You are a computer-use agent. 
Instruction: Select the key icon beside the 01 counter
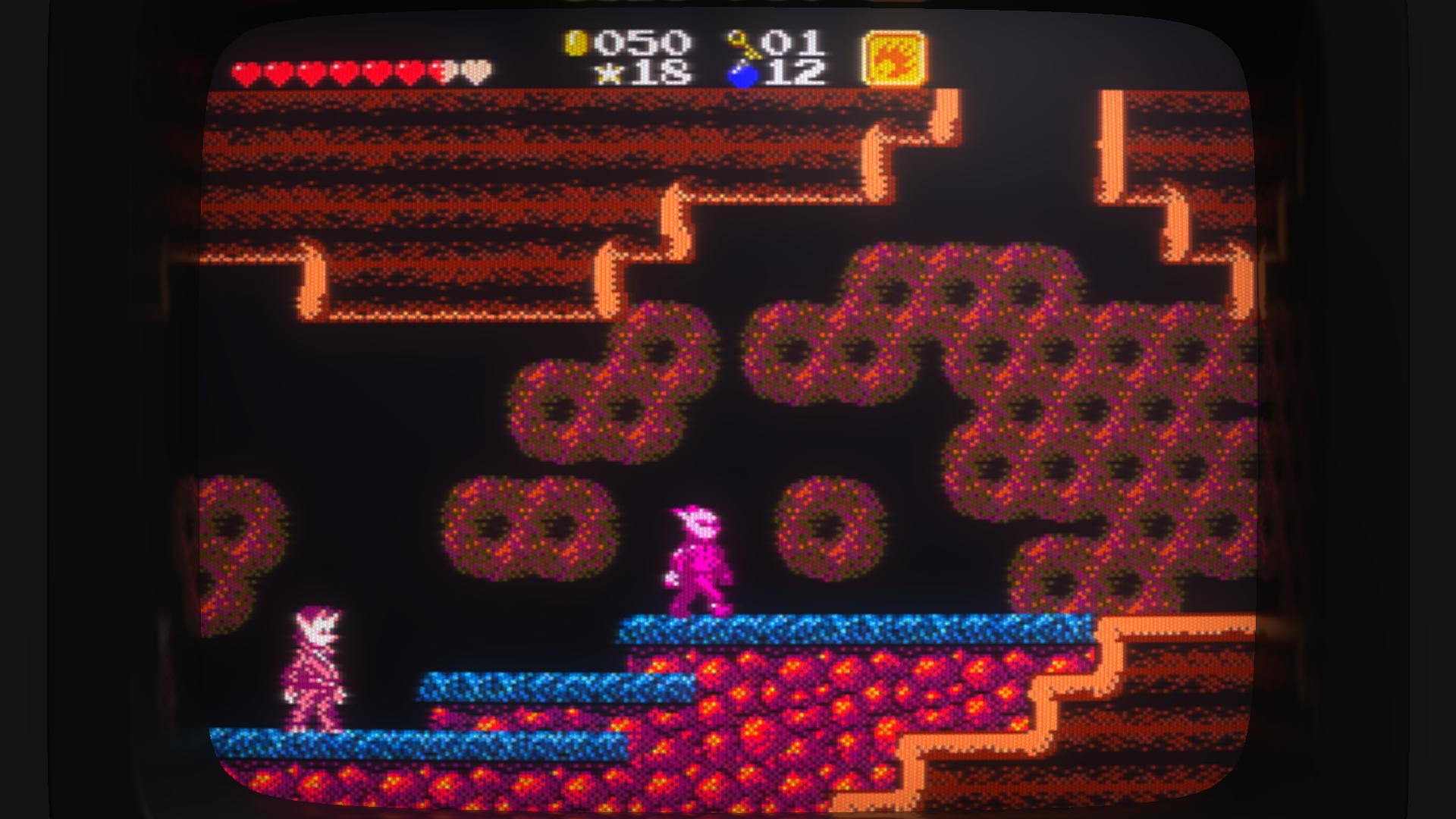(x=739, y=43)
